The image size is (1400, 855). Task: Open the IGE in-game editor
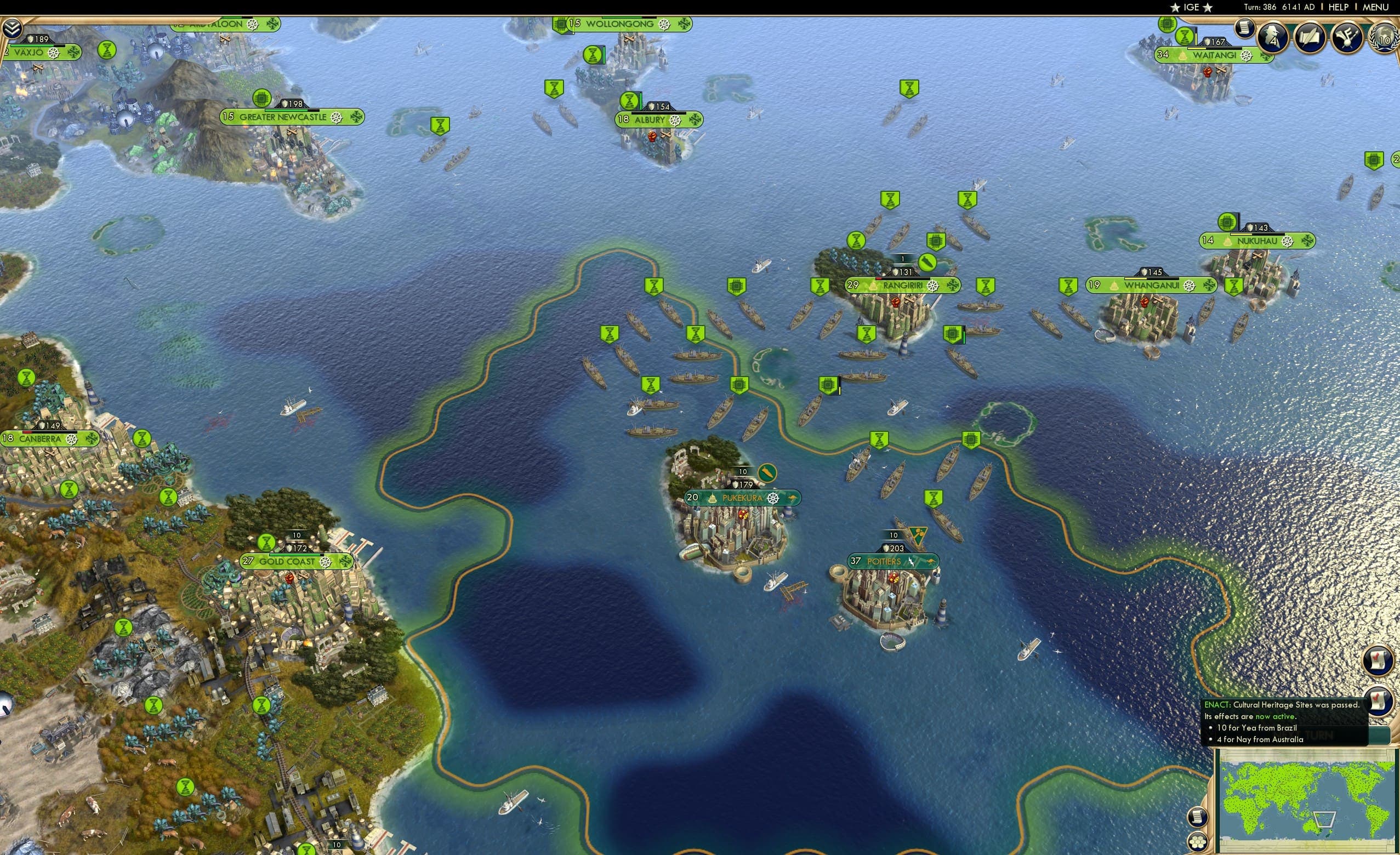(1192, 7)
